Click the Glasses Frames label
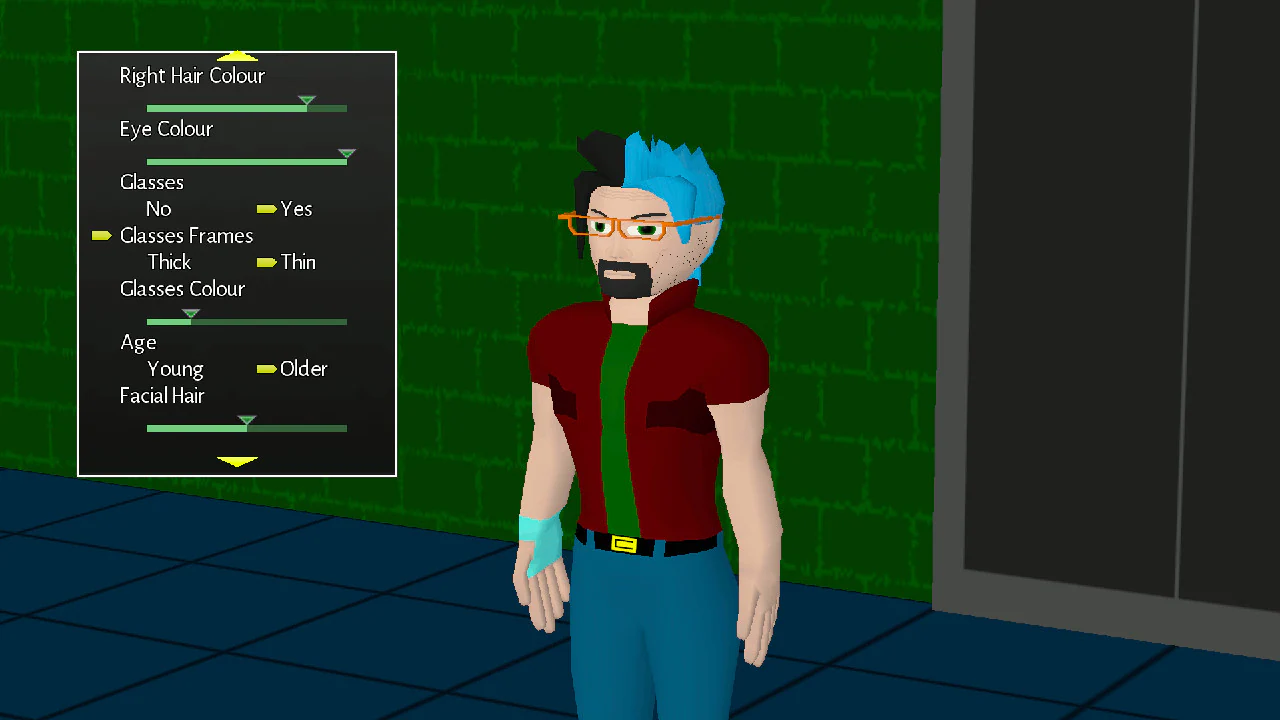 [x=186, y=236]
